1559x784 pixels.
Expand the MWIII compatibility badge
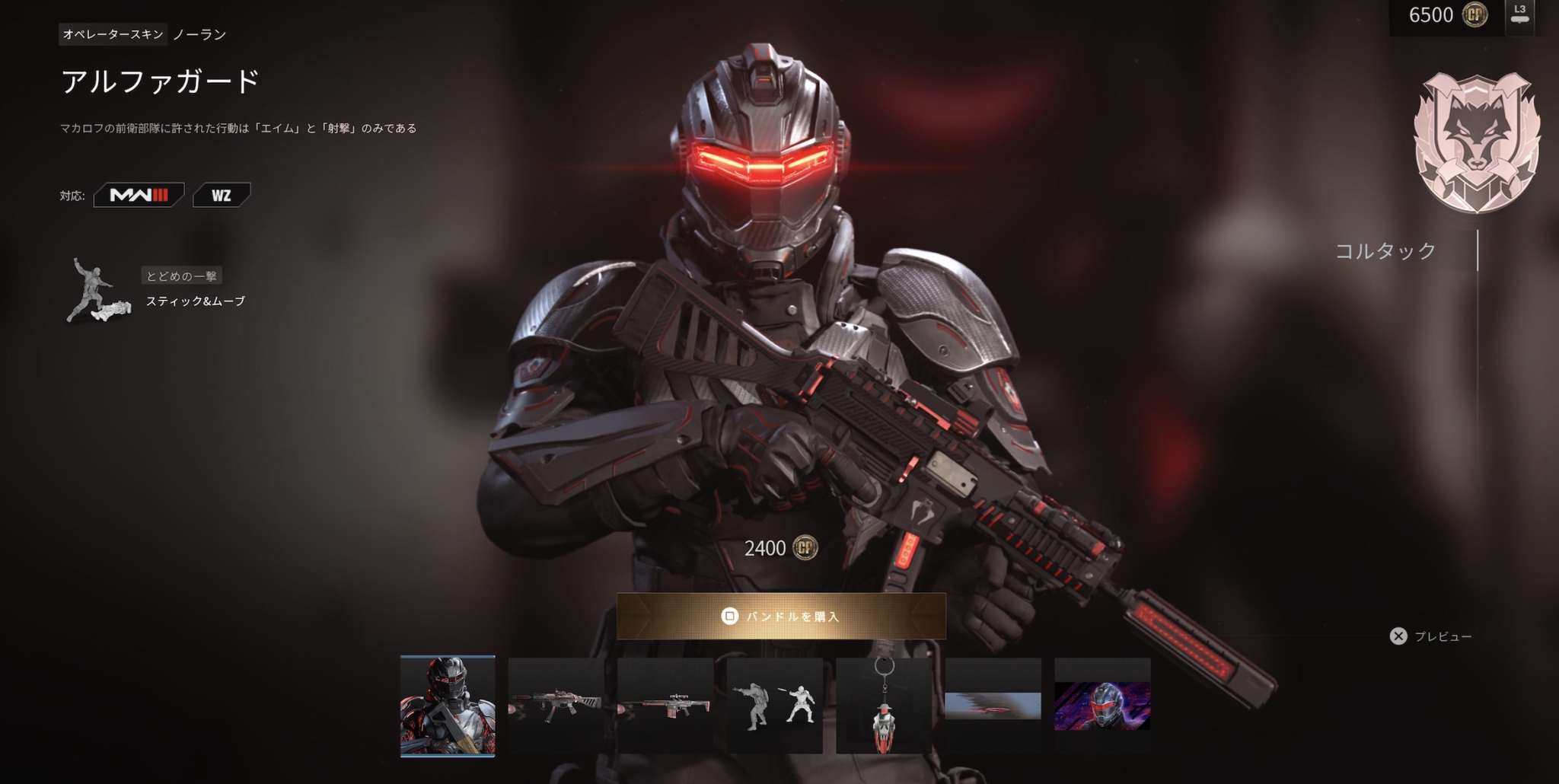coord(138,194)
